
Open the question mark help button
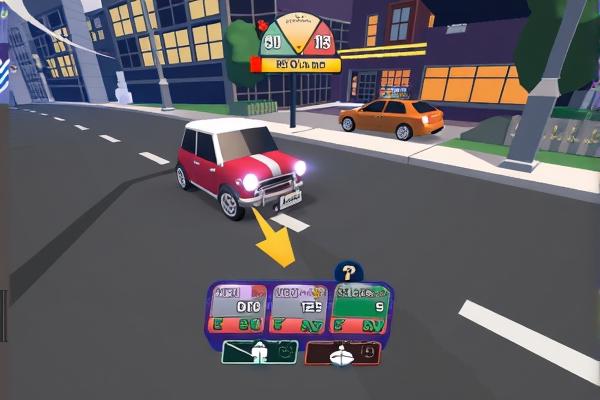(348, 270)
